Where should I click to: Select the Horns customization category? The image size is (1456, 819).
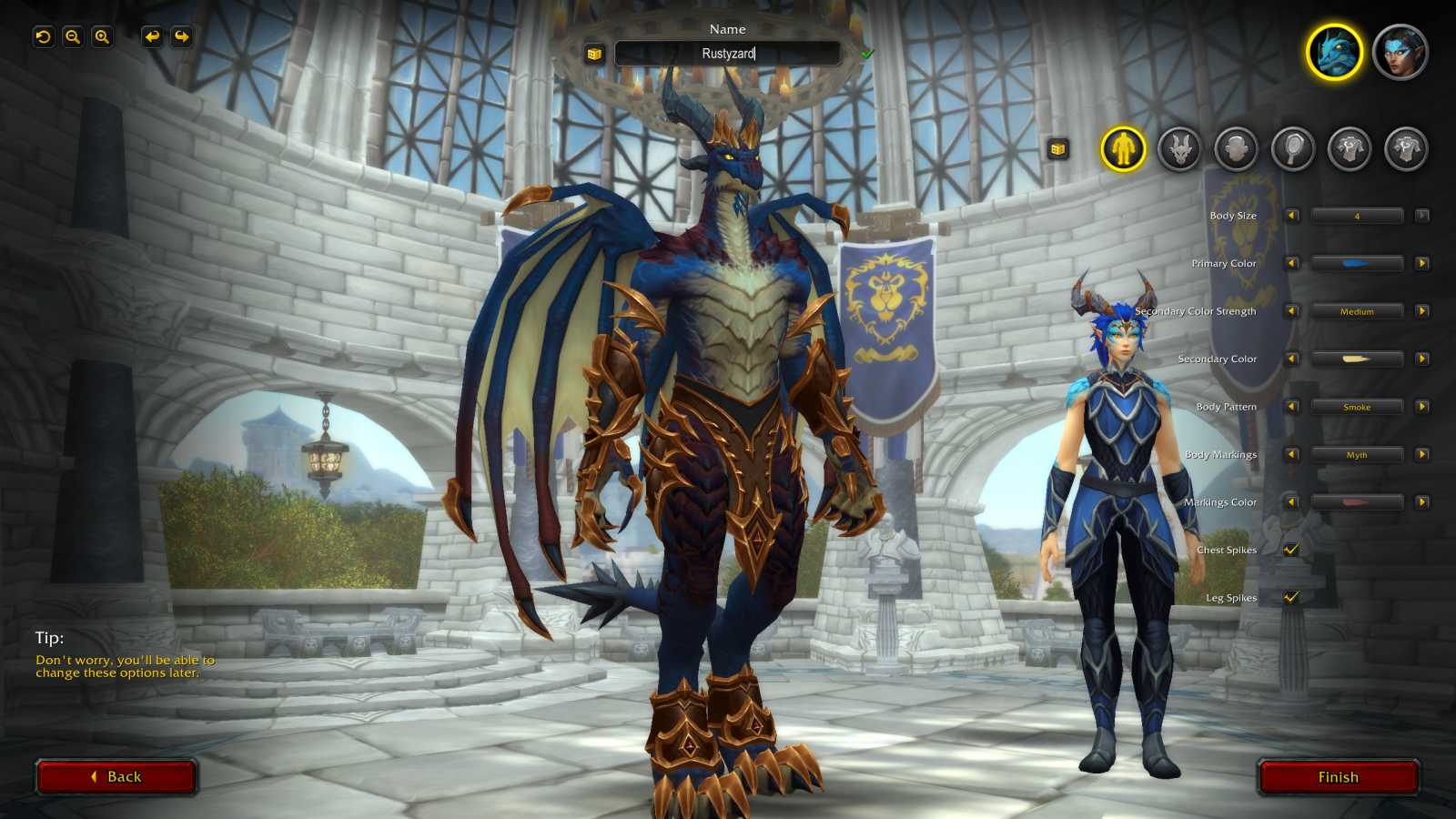[x=1180, y=148]
